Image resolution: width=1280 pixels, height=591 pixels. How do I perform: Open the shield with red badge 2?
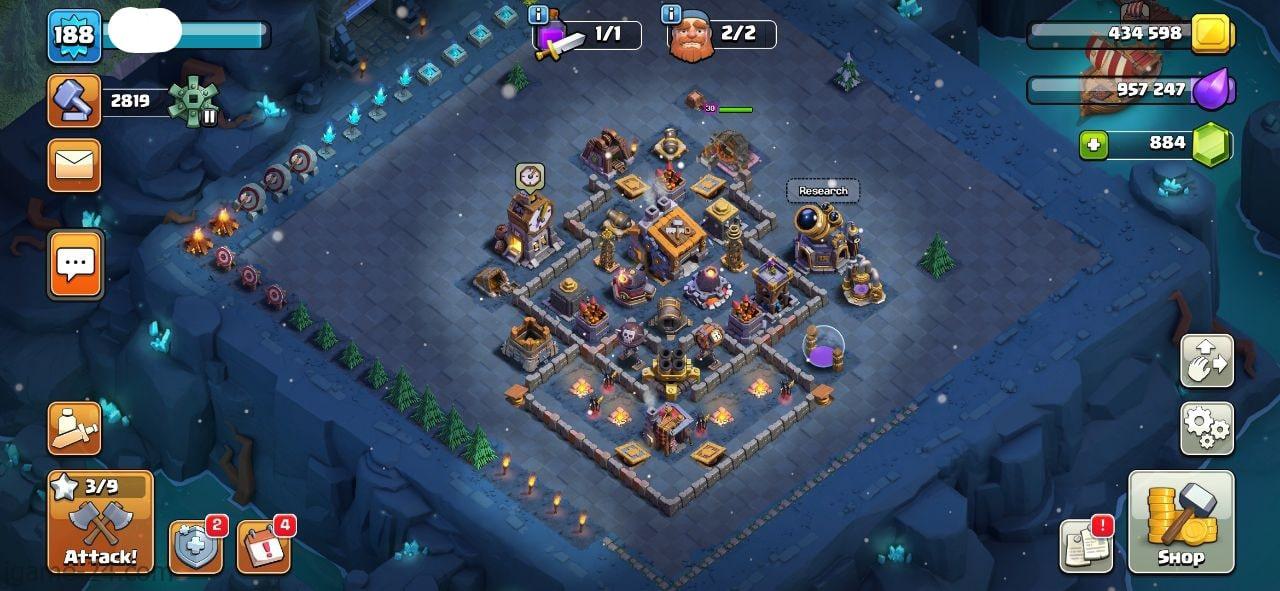pos(195,547)
